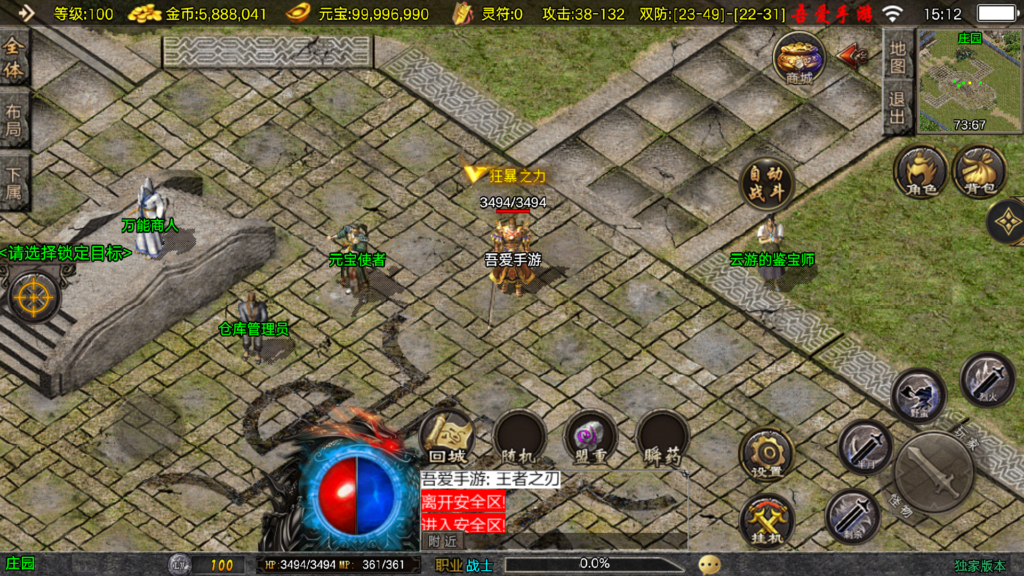
Task: Switch to the 布局 tab
Action: click(x=14, y=121)
